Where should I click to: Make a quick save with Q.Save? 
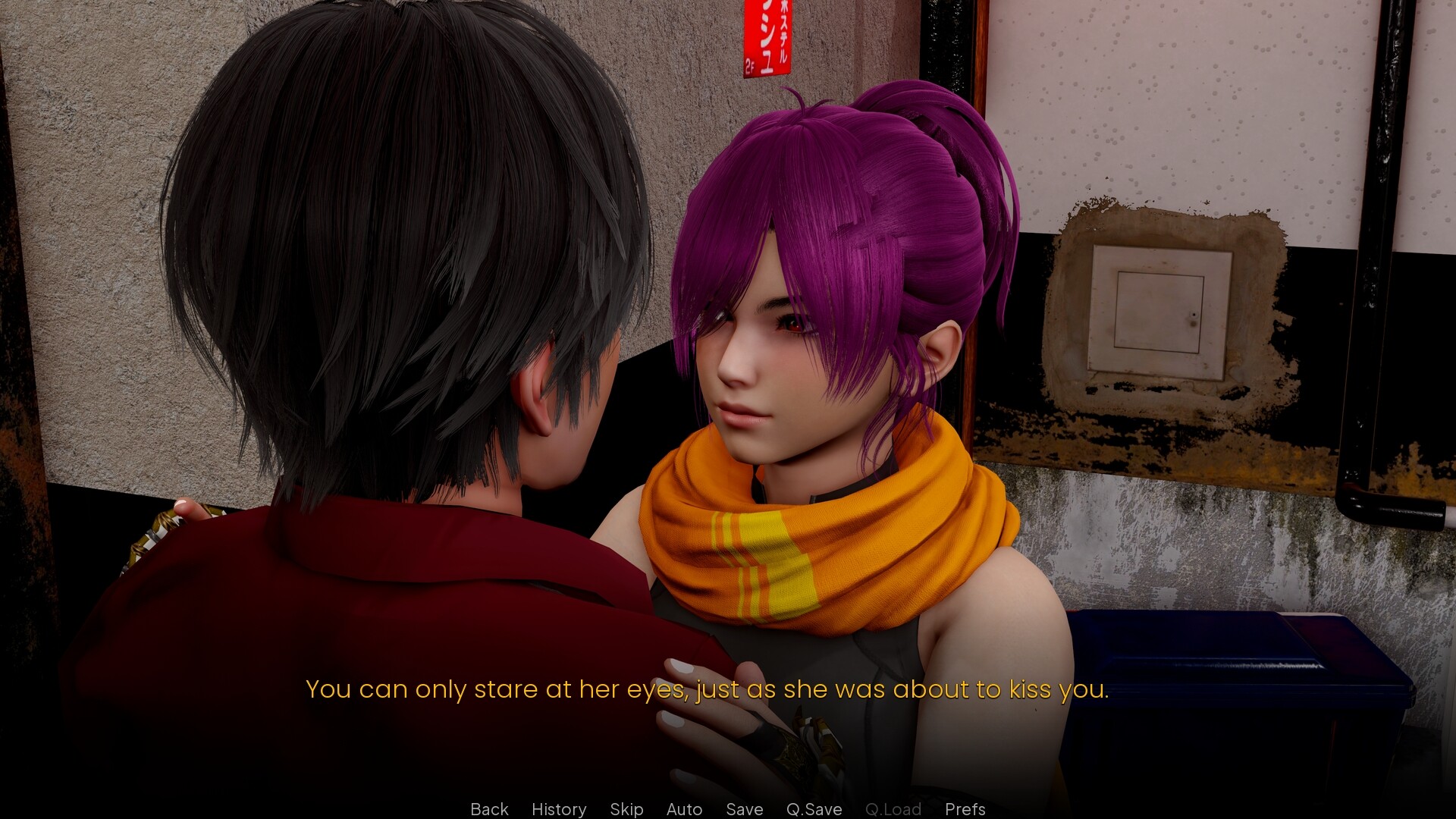click(x=814, y=809)
